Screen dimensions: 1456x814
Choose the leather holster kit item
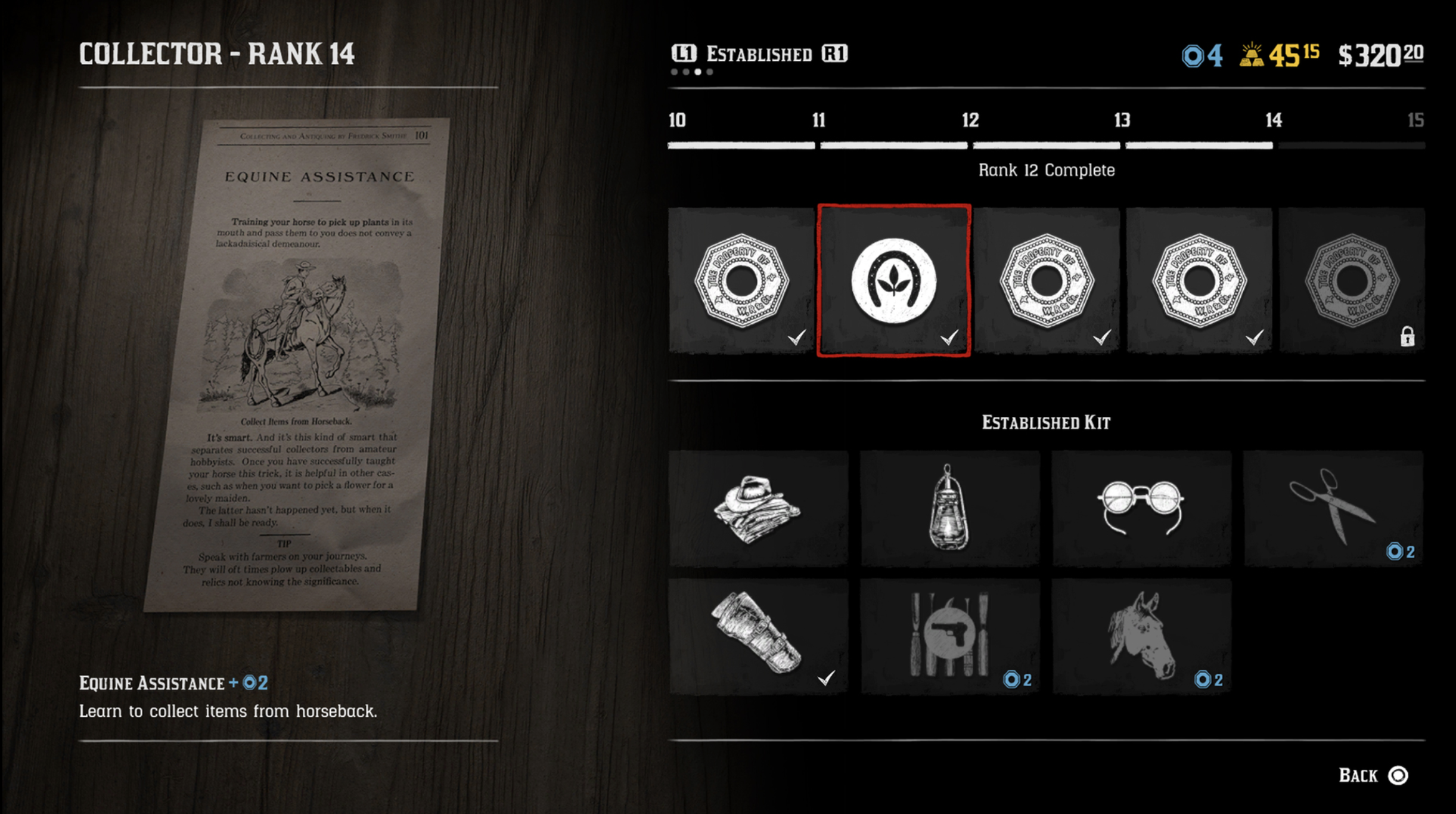(x=758, y=636)
